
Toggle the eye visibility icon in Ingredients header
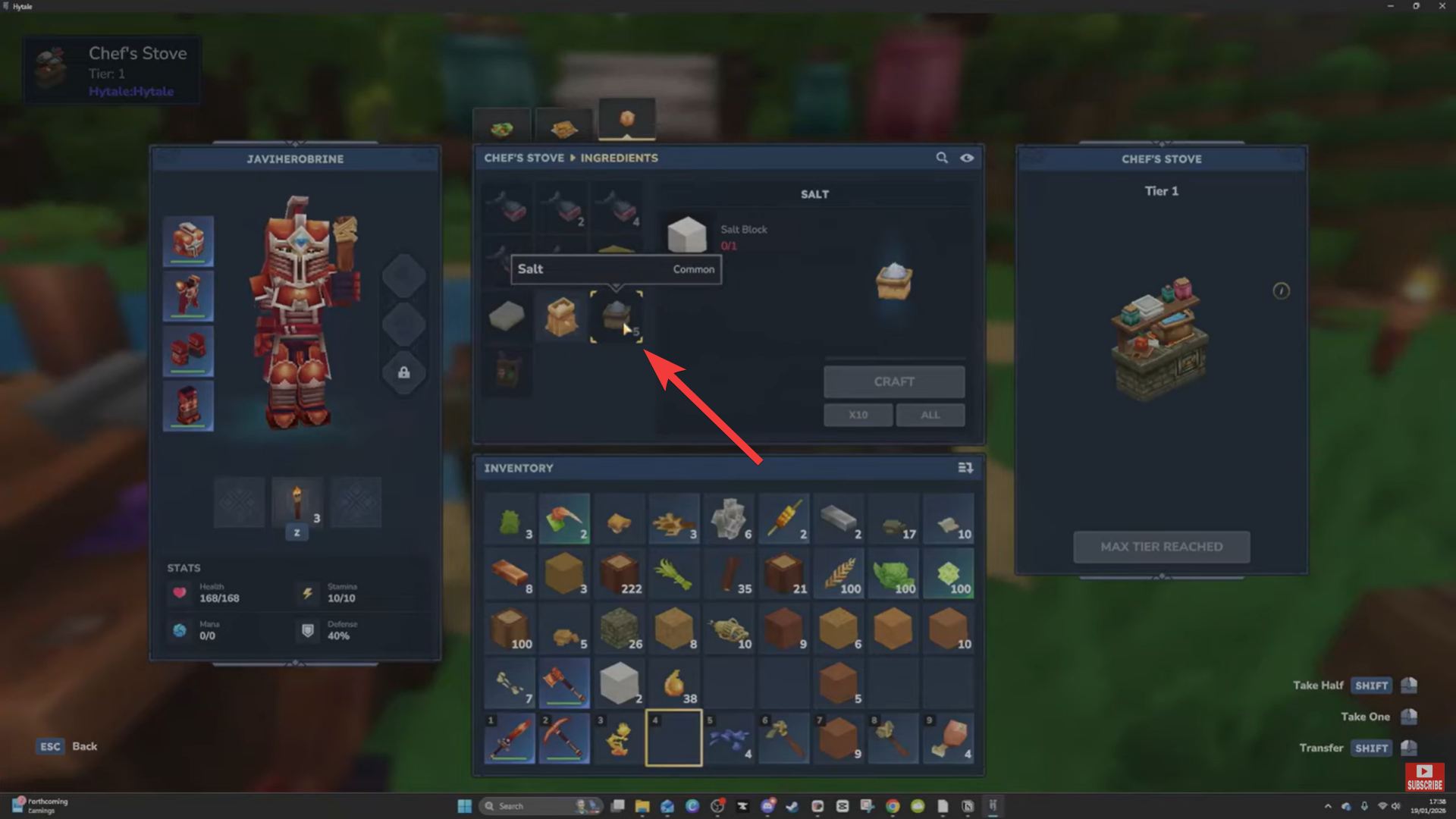pos(967,158)
